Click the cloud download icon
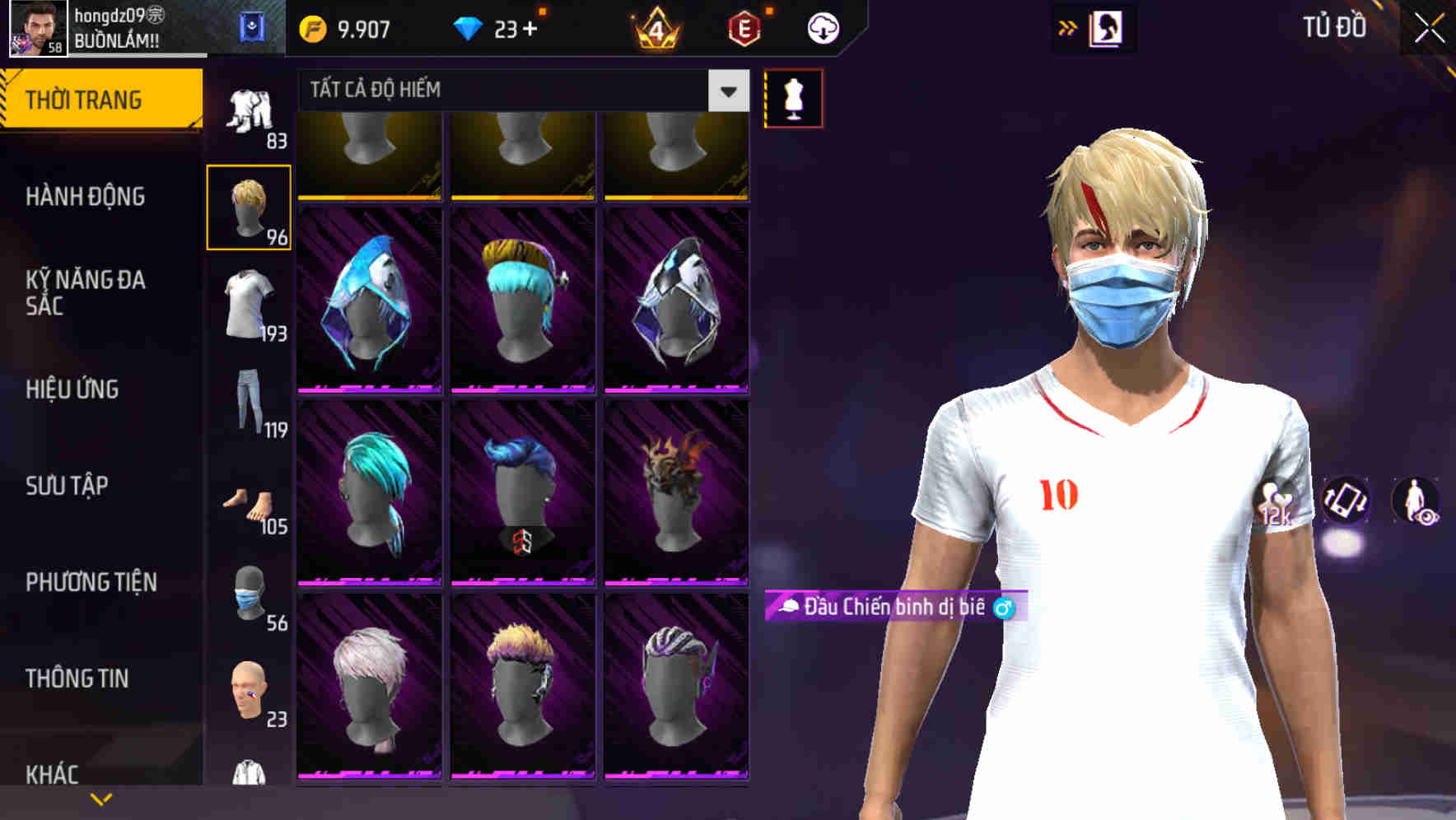The height and width of the screenshot is (820, 1456). pos(824,28)
